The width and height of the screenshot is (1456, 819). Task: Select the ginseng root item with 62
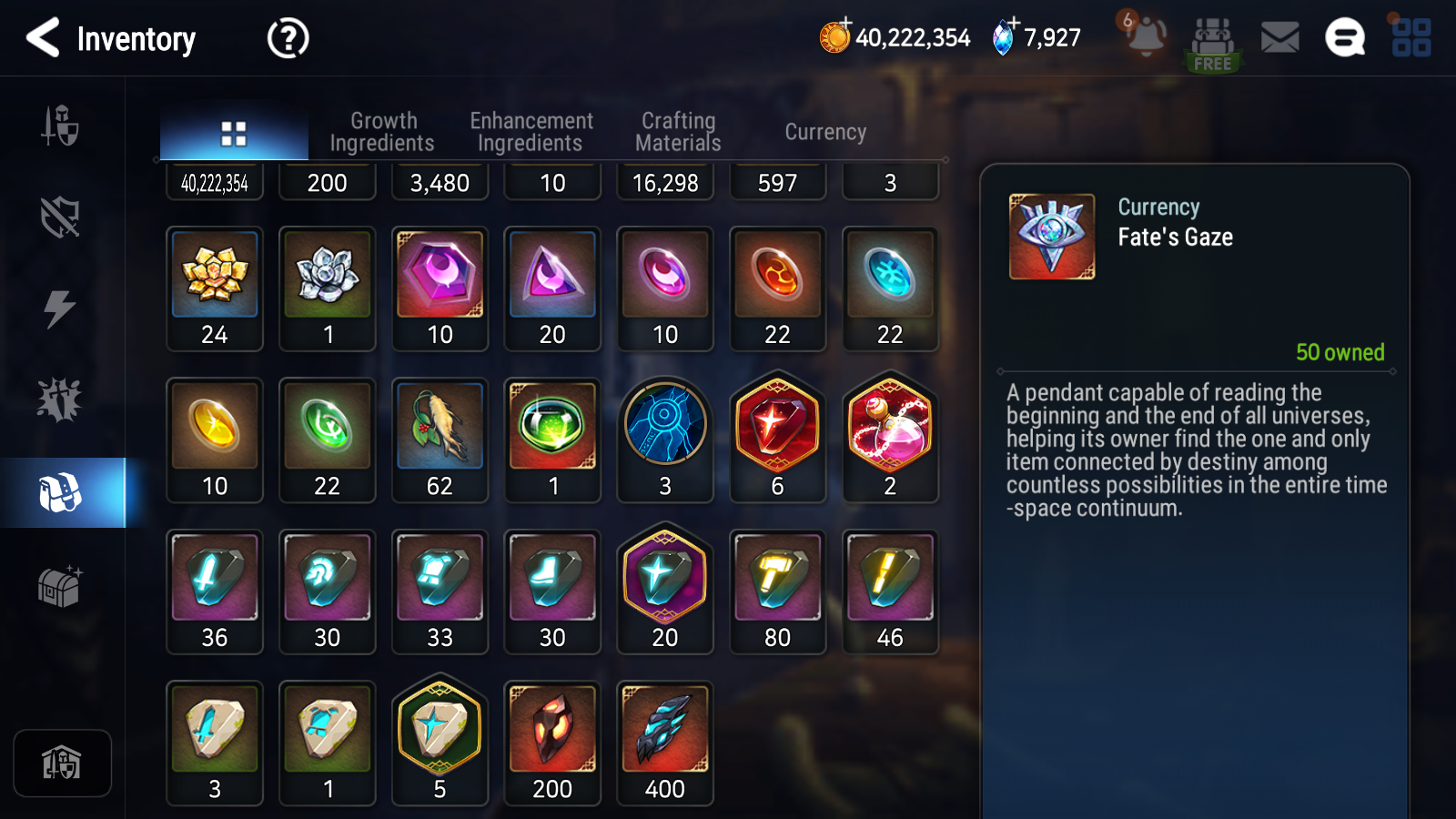[440, 440]
